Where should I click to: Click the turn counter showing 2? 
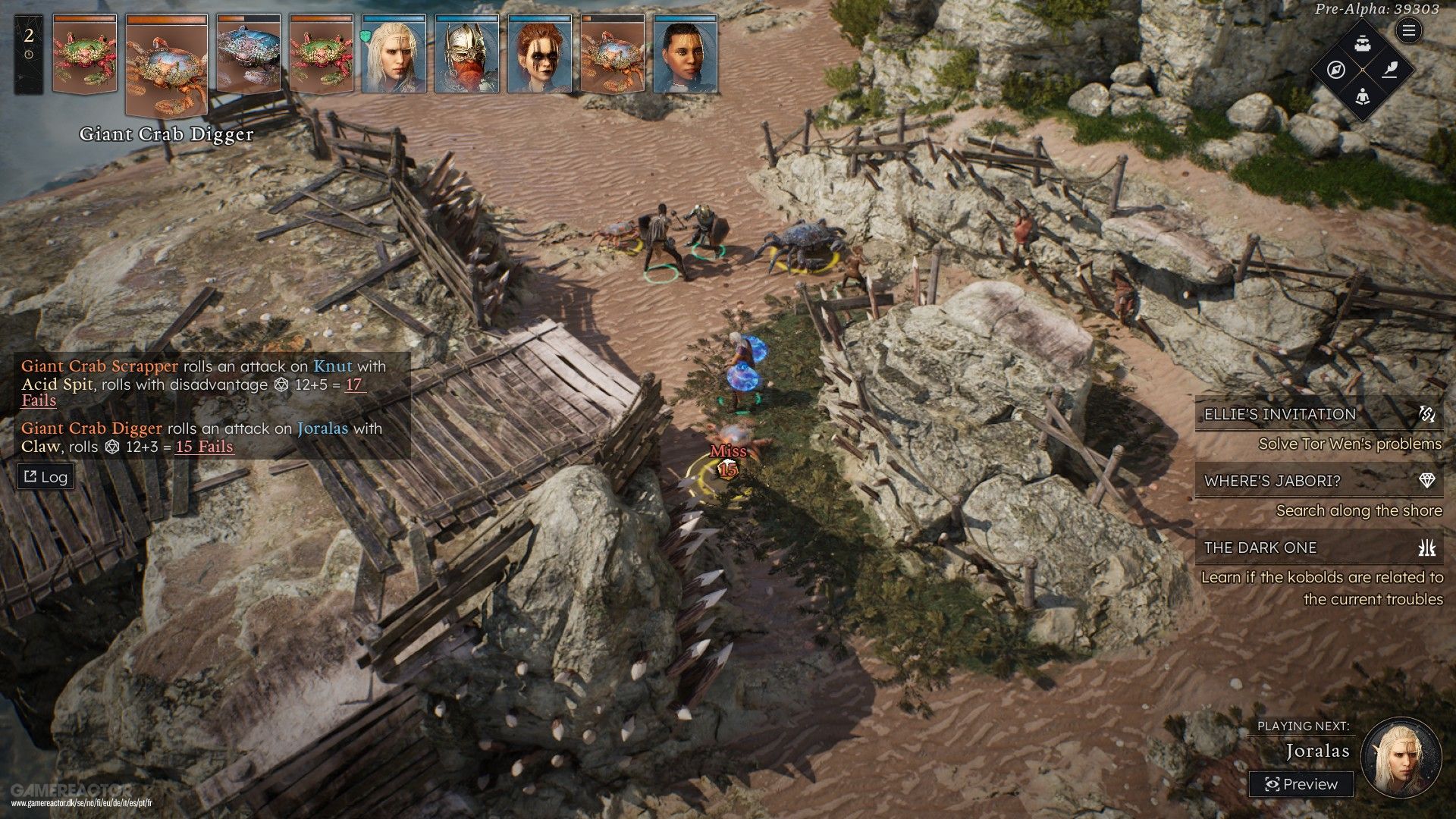28,34
